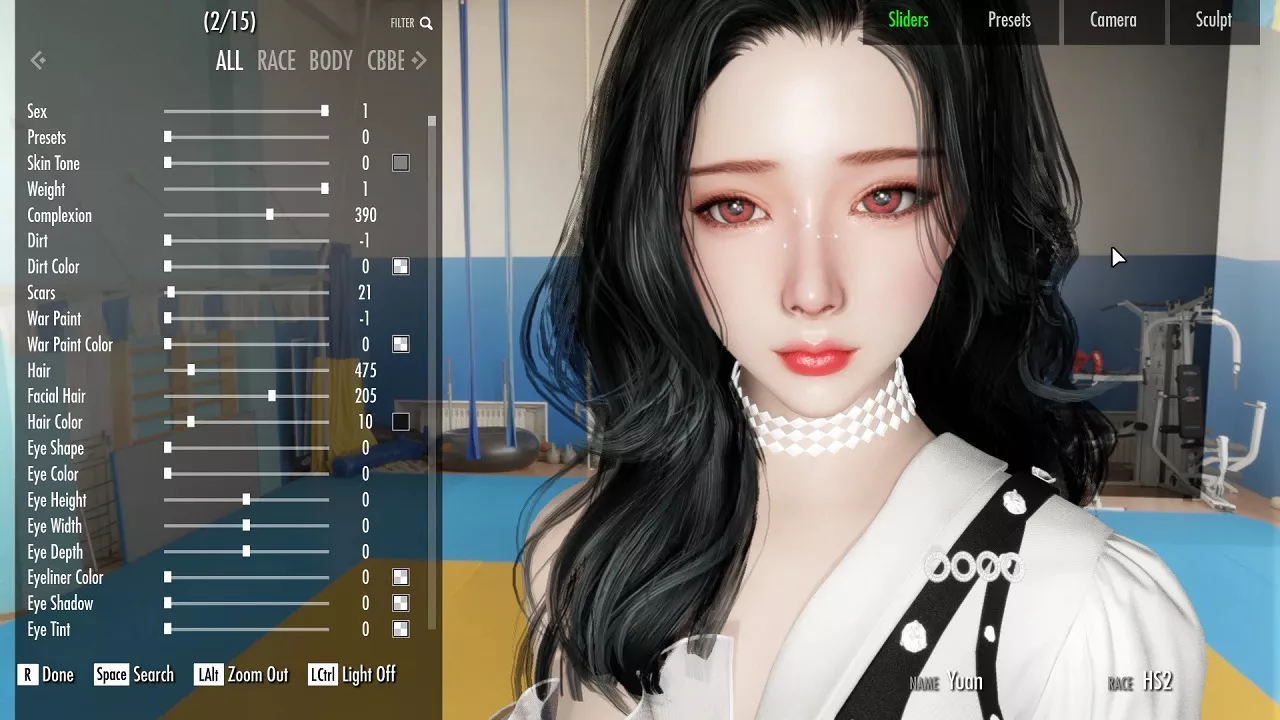Click the Done button
1280x720 pixels.
click(45, 675)
